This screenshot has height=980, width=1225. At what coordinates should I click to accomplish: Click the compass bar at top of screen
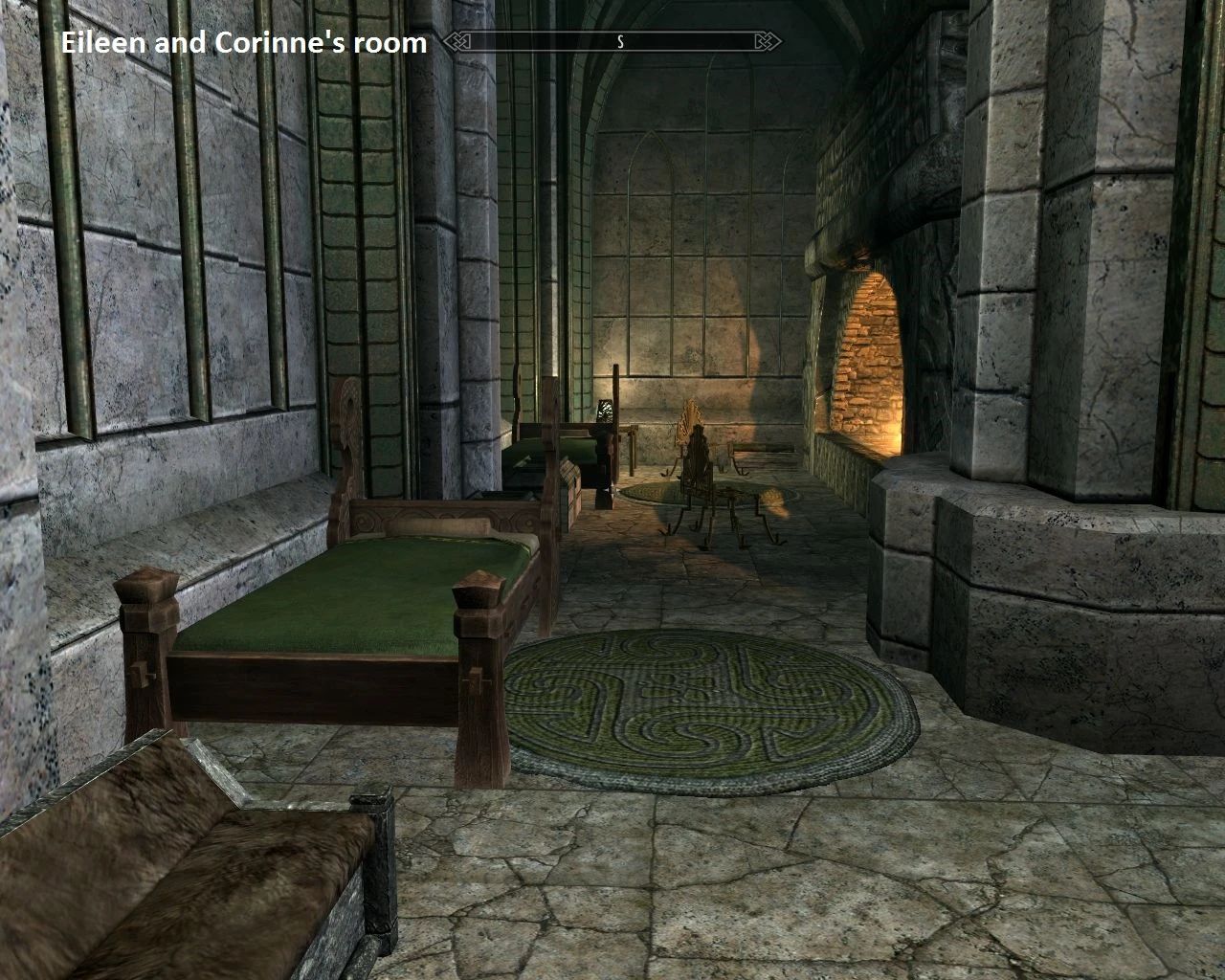(x=612, y=42)
